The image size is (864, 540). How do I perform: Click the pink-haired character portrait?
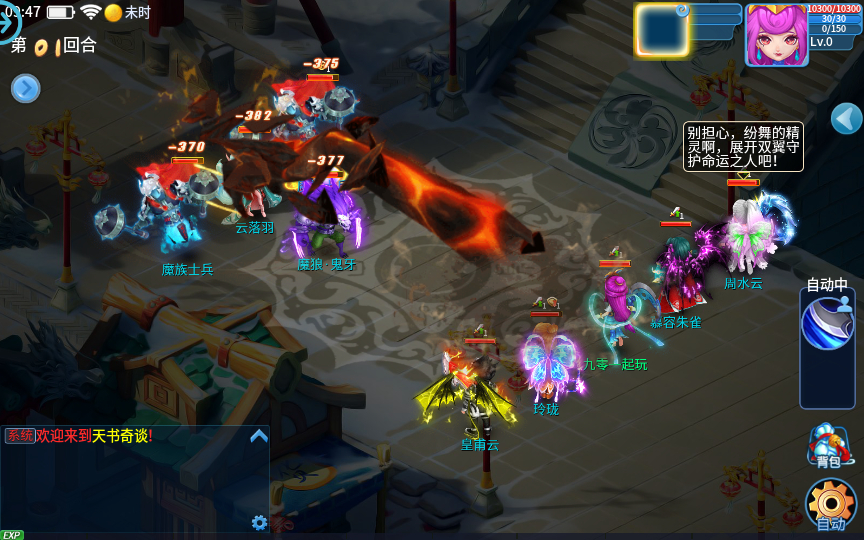[776, 34]
